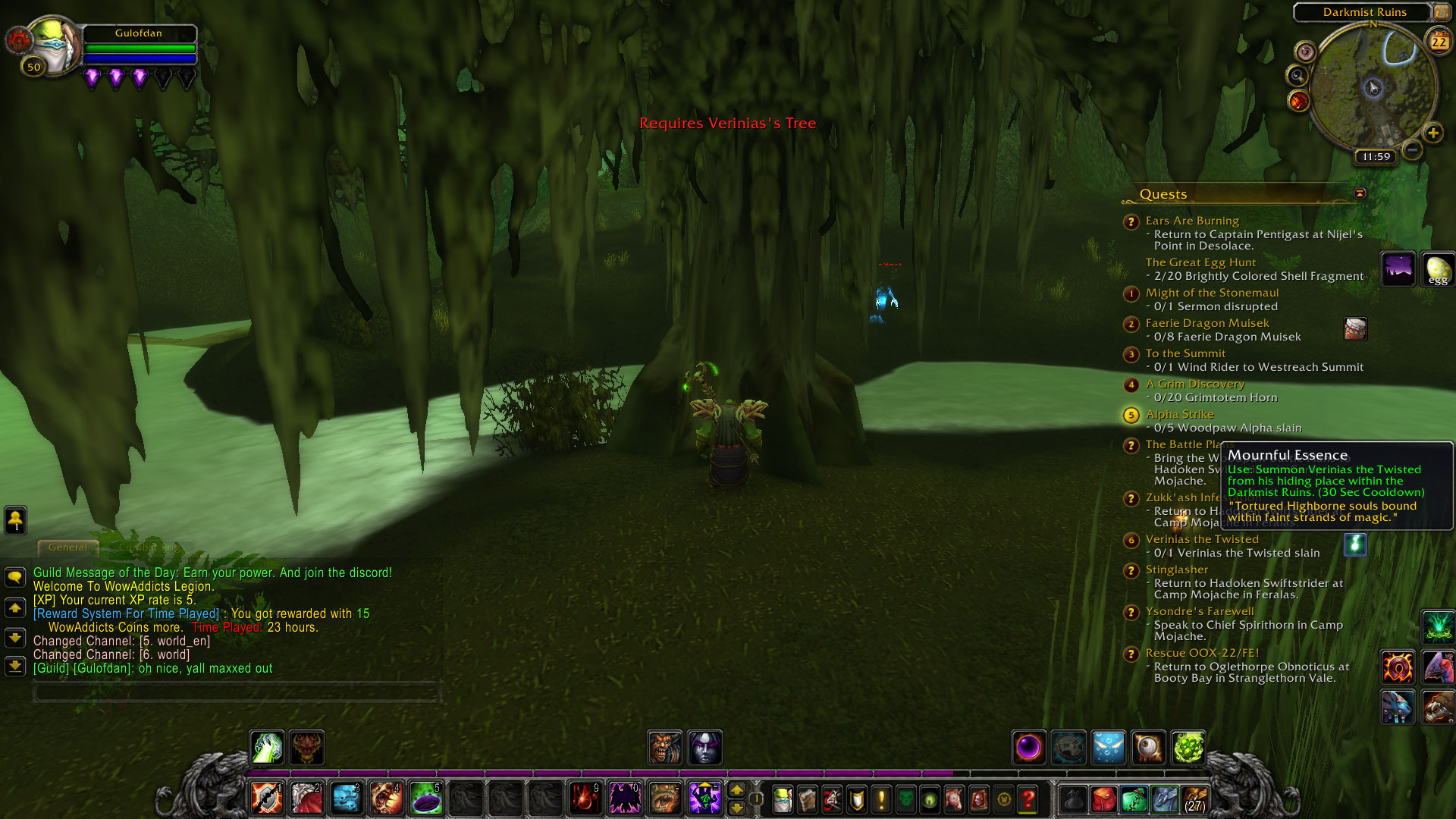Select the Verinias the Twisted quest title
The height and width of the screenshot is (819, 1456).
tap(1201, 539)
